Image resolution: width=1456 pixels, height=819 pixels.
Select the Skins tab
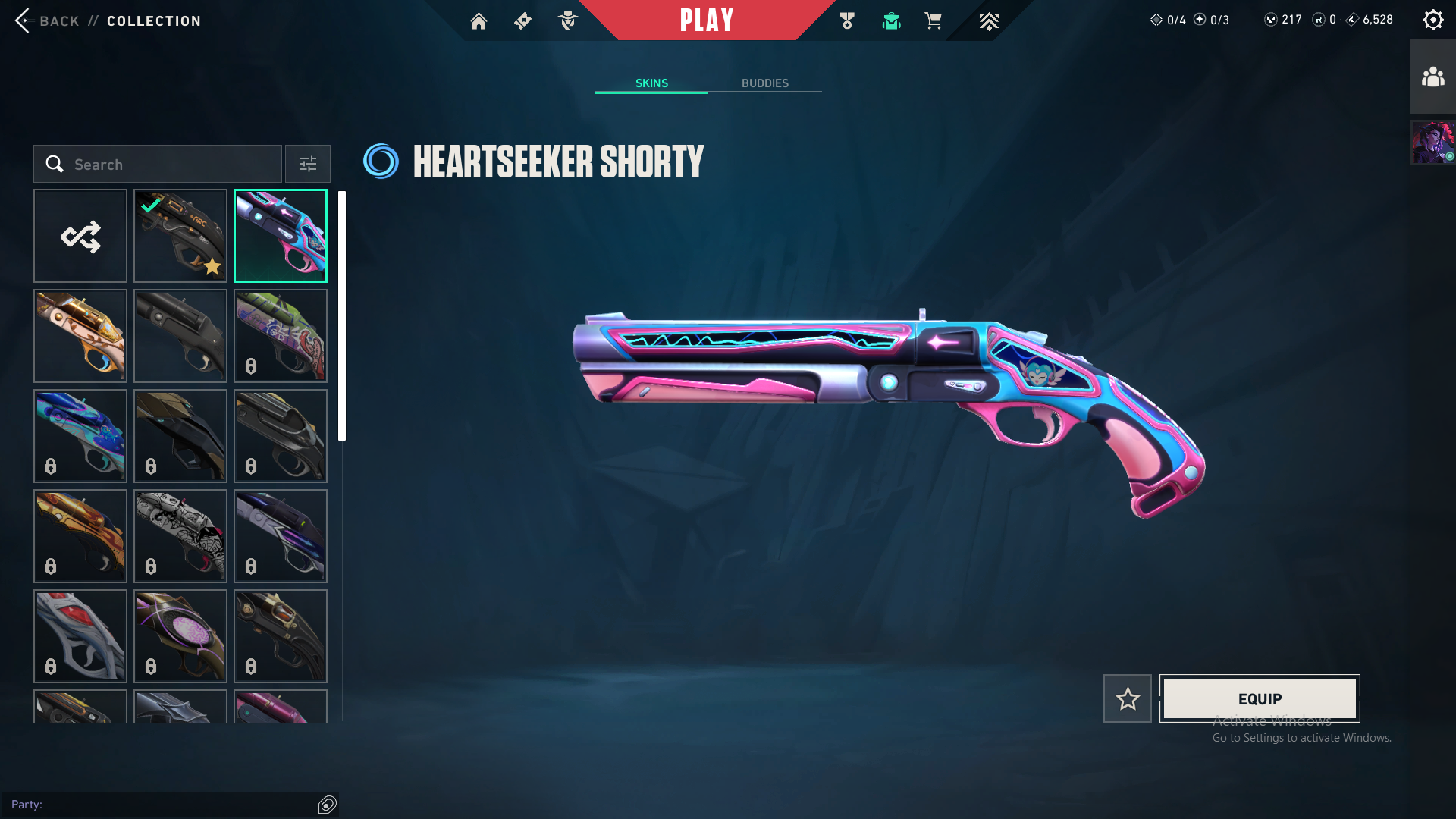tap(651, 83)
